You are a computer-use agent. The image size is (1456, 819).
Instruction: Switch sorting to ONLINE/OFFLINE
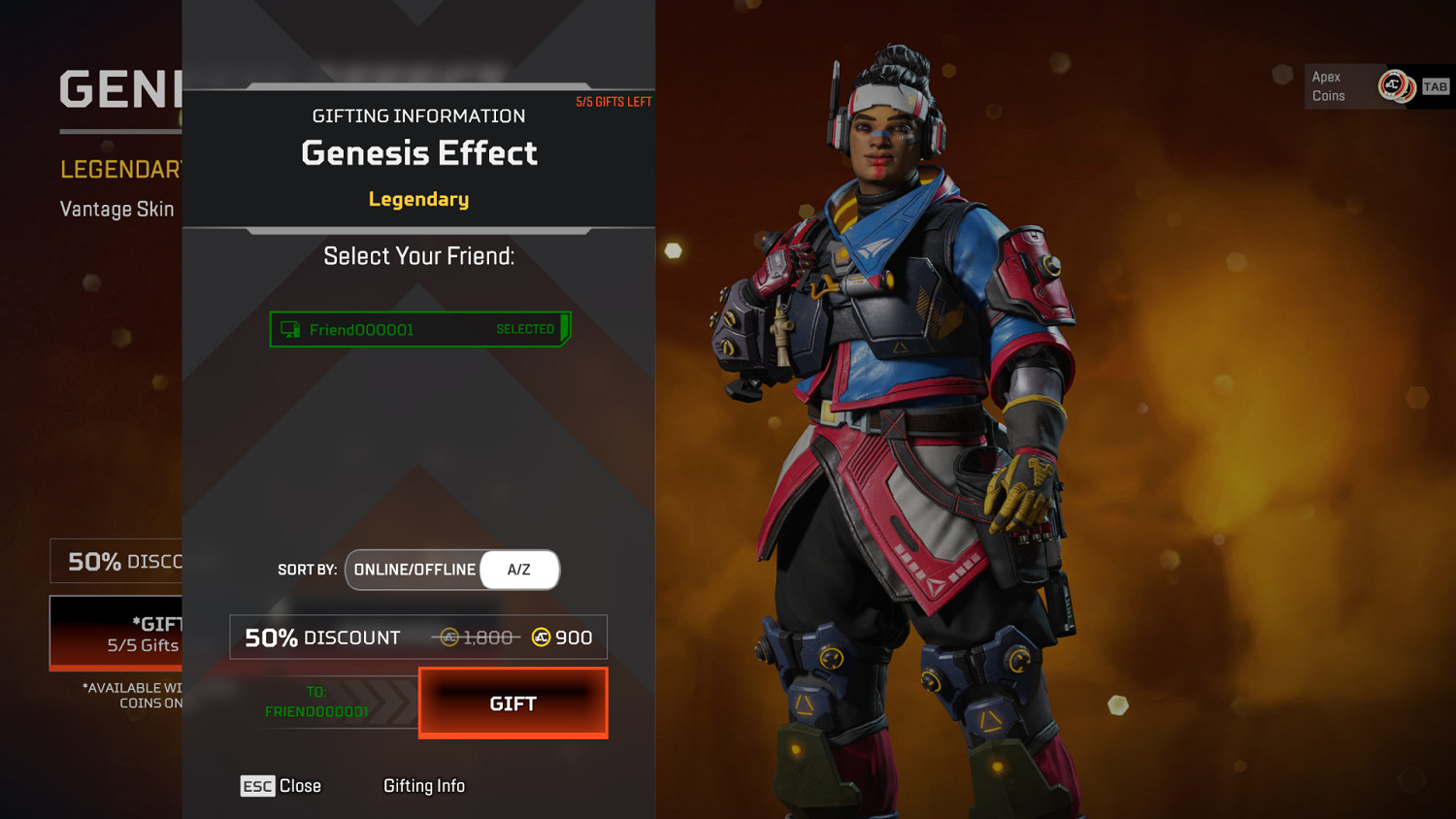tap(414, 570)
